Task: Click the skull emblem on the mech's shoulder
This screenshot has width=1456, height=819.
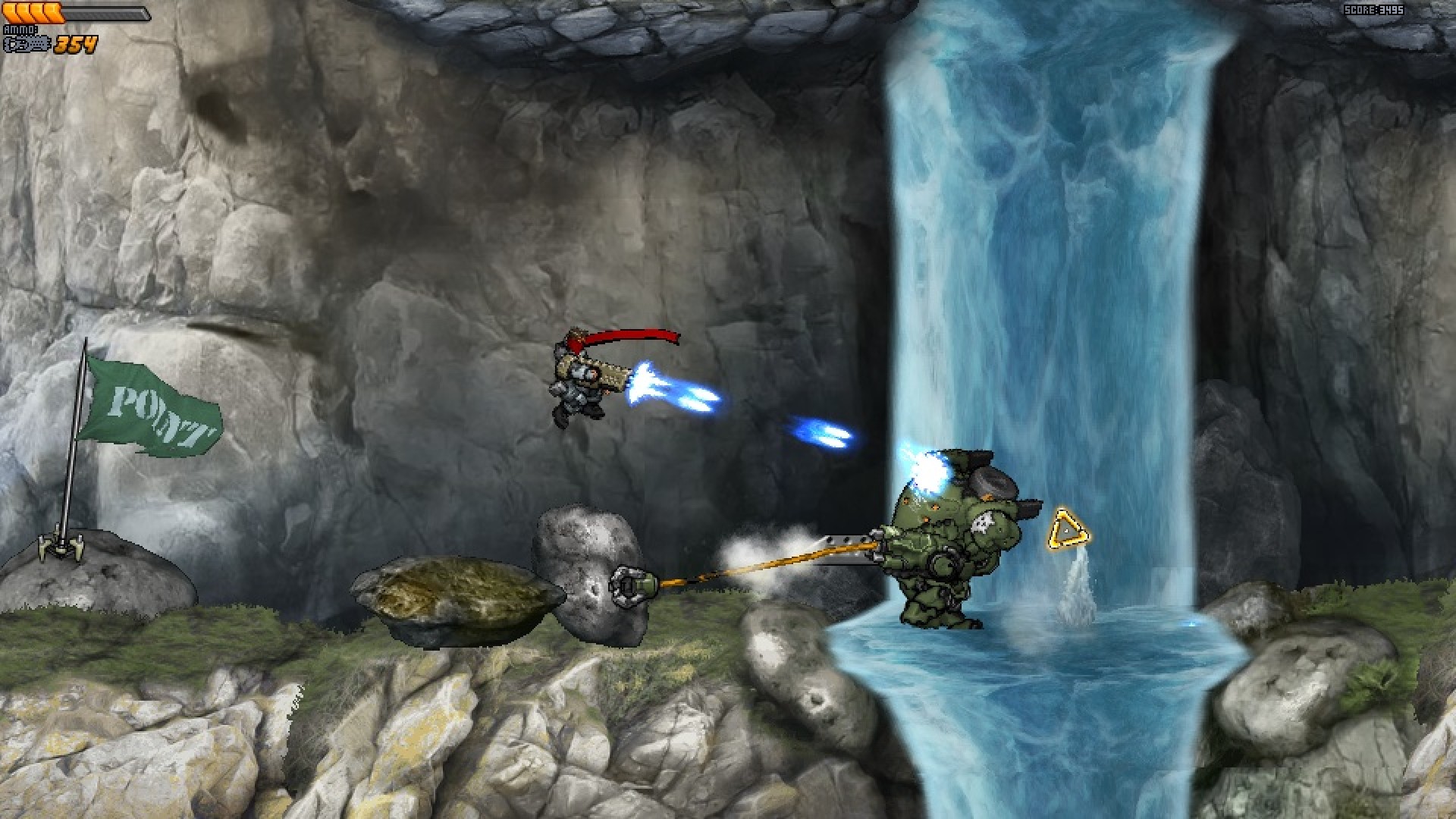Action: pyautogui.click(x=984, y=523)
